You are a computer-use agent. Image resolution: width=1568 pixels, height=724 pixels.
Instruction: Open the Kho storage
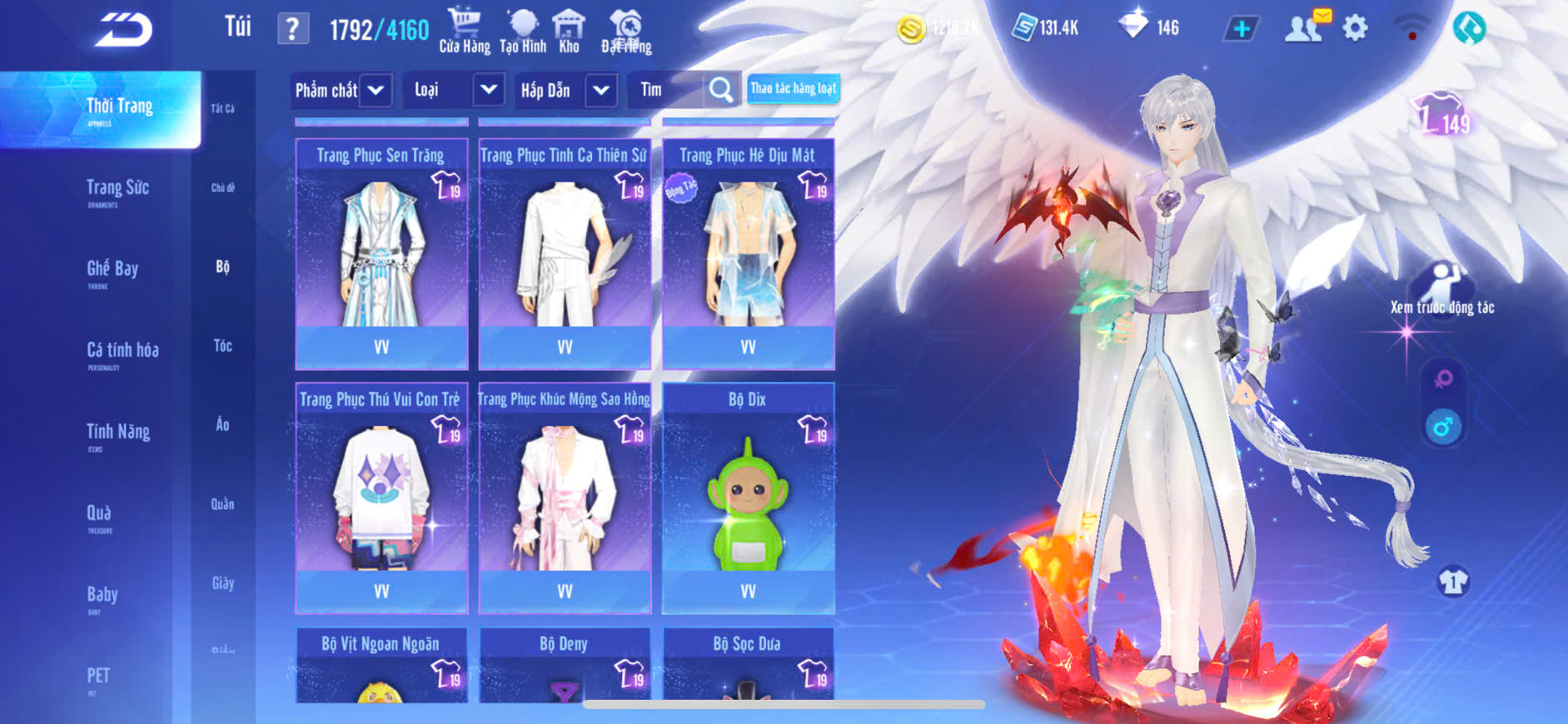(x=569, y=31)
